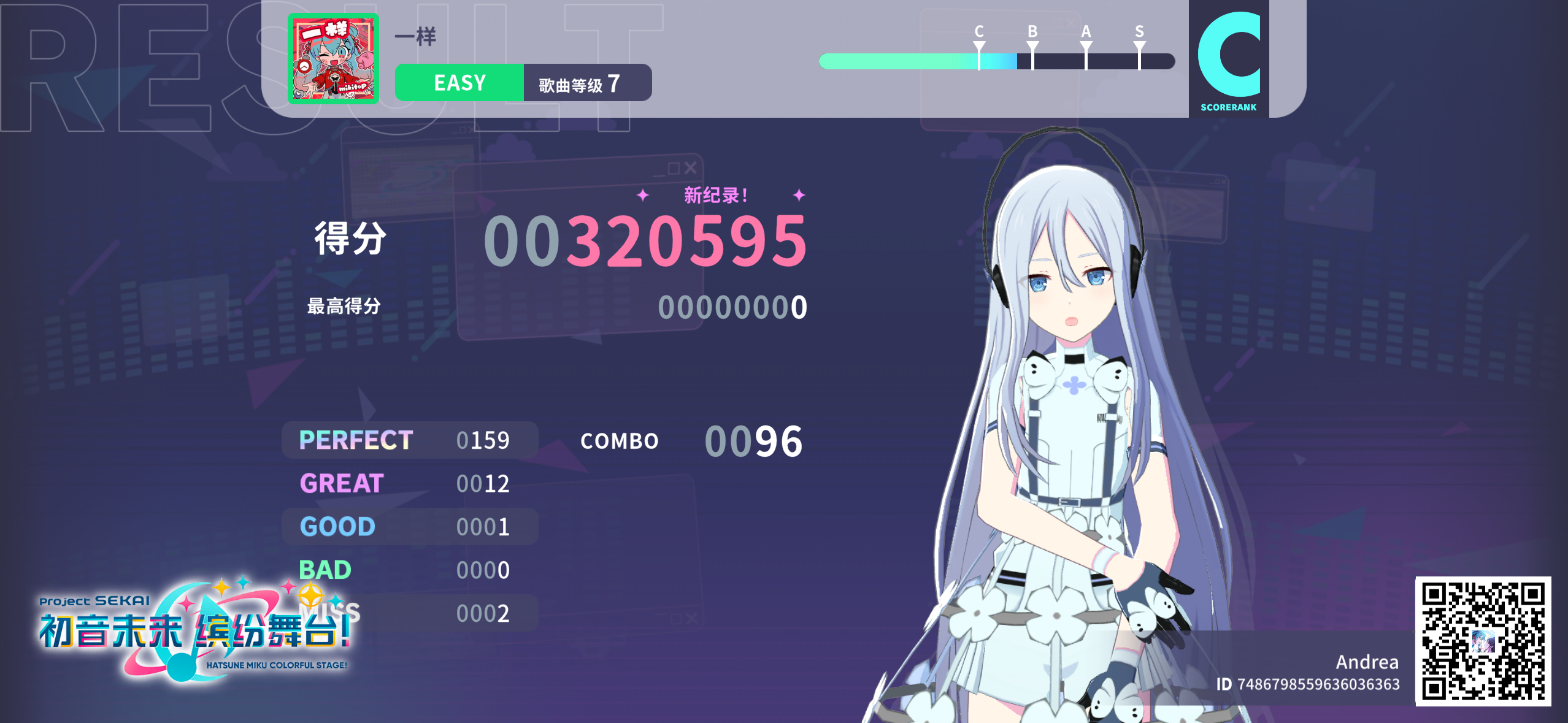Select the SCORERANK C icon

click(1229, 55)
